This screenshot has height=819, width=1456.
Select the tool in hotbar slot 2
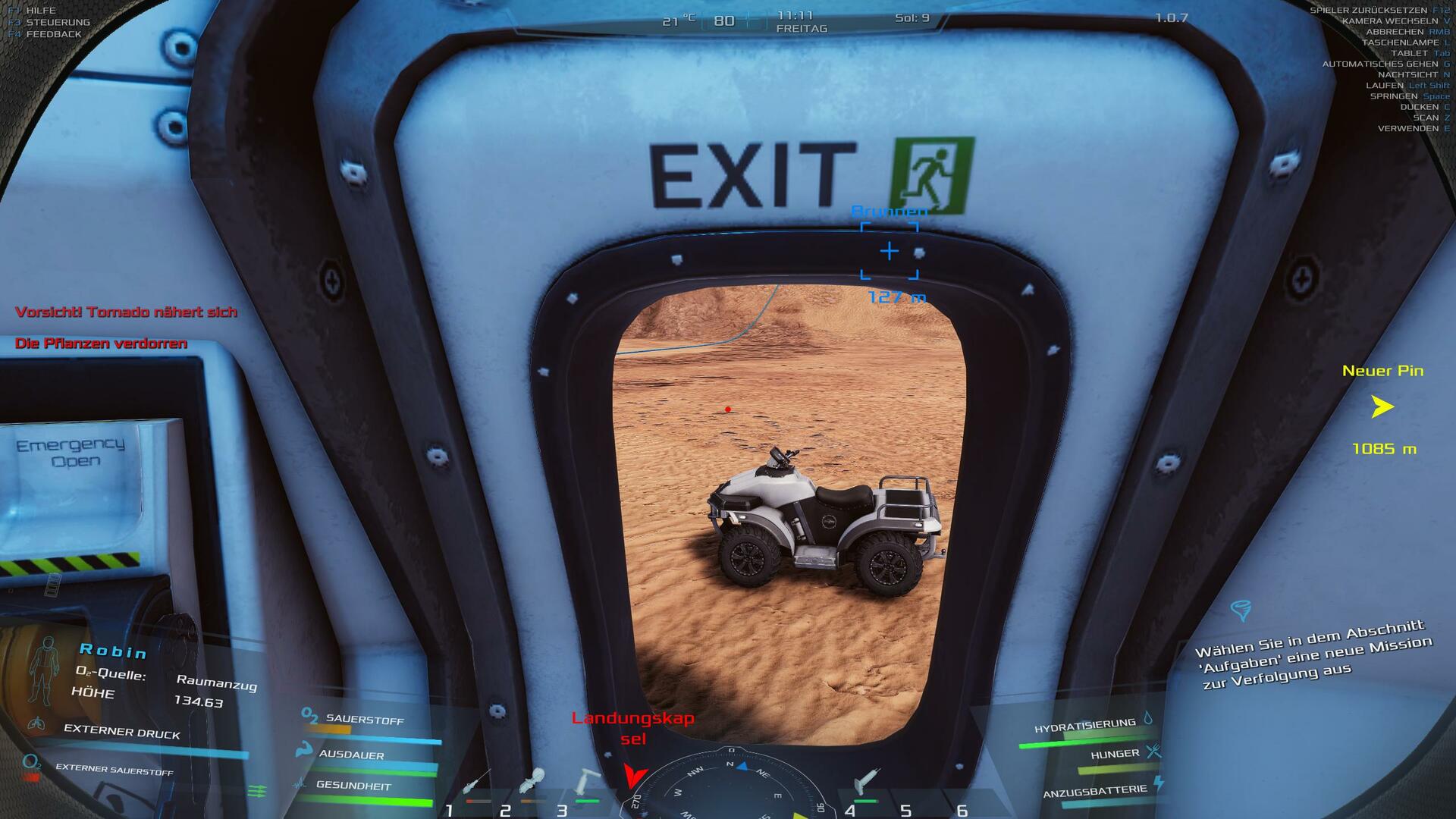click(533, 781)
